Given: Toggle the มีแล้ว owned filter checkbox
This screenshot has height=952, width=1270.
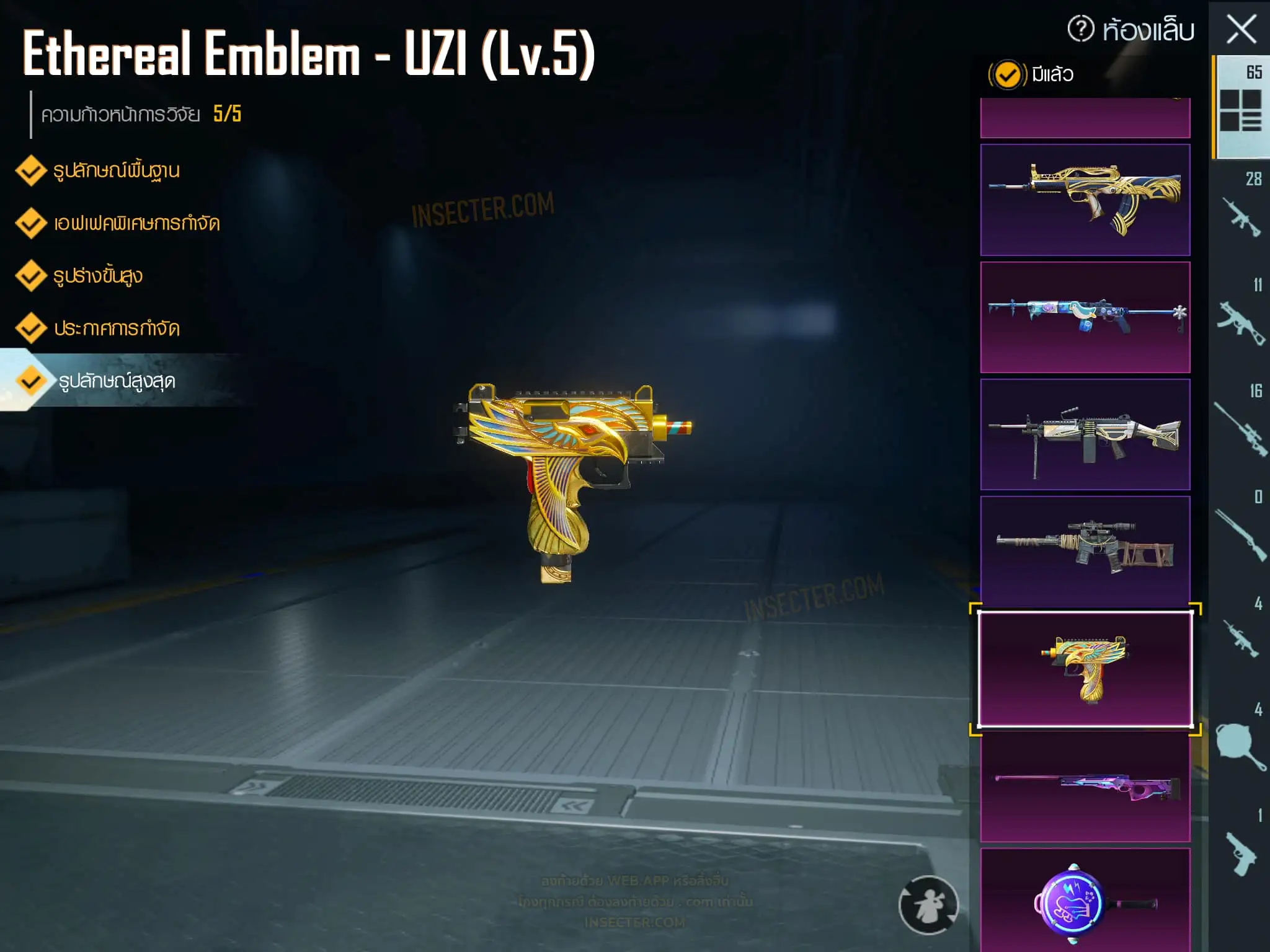Looking at the screenshot, I should 1007,75.
